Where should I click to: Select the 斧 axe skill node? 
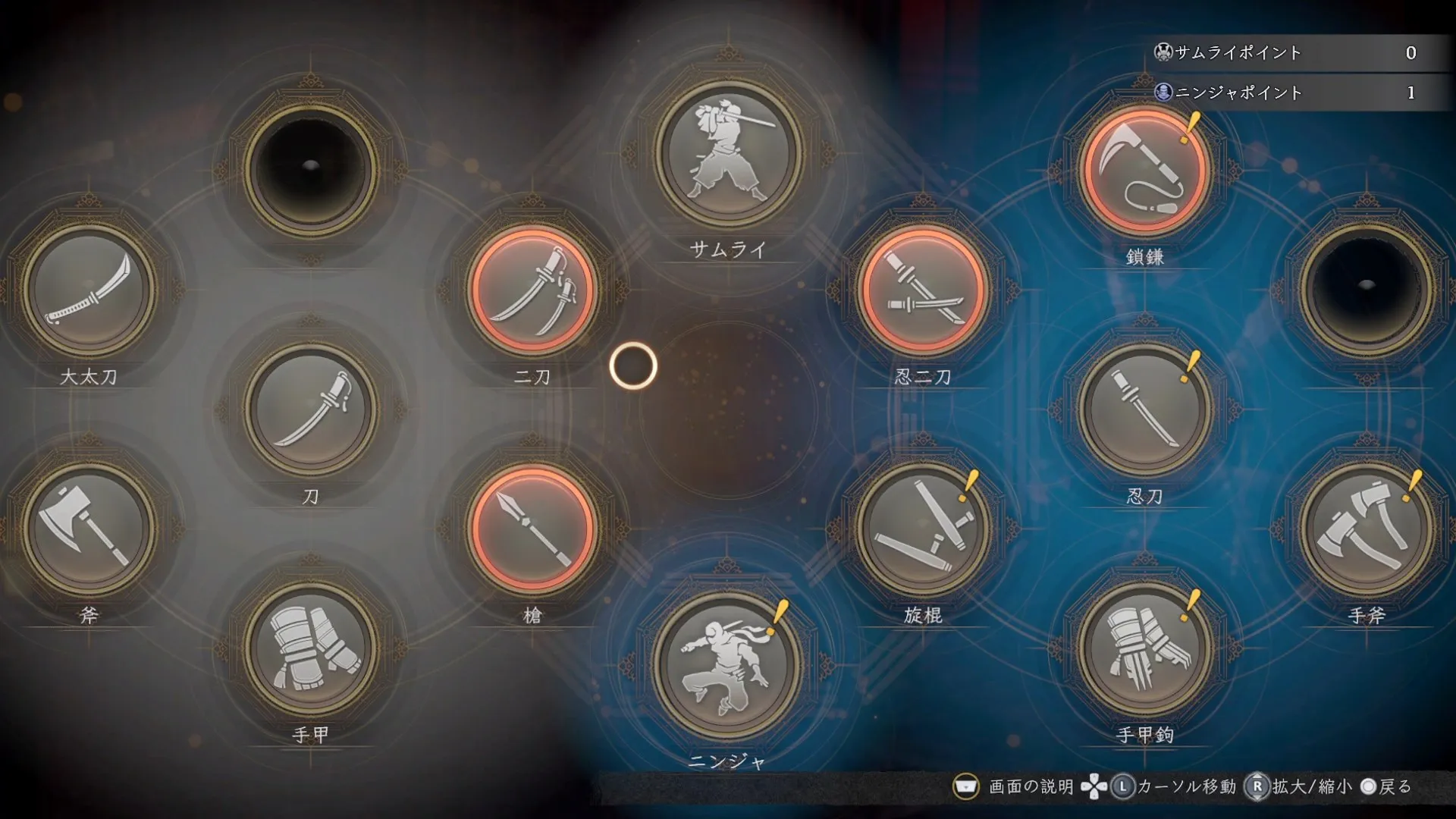(x=89, y=529)
